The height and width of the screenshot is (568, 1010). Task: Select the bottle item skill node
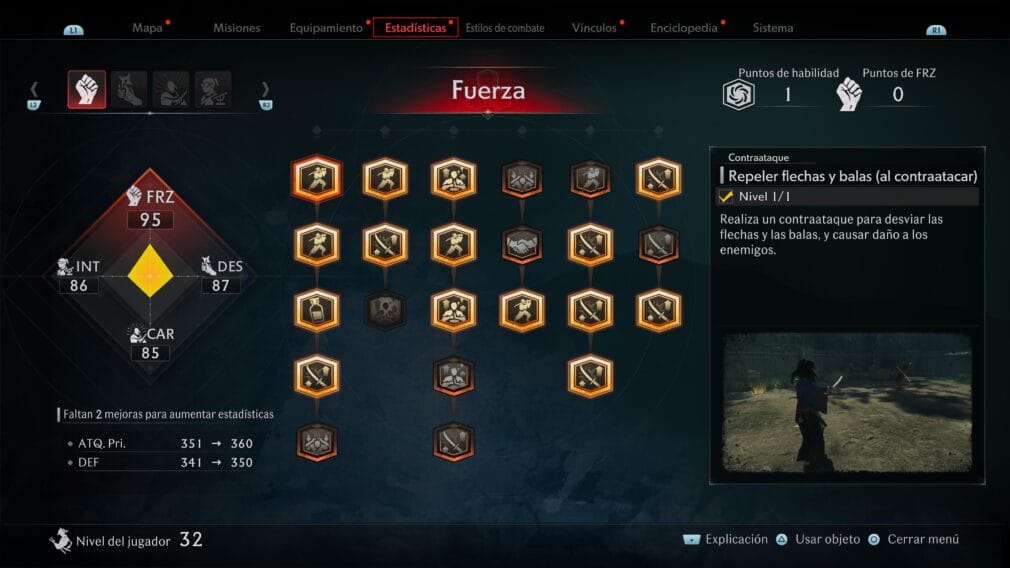317,310
